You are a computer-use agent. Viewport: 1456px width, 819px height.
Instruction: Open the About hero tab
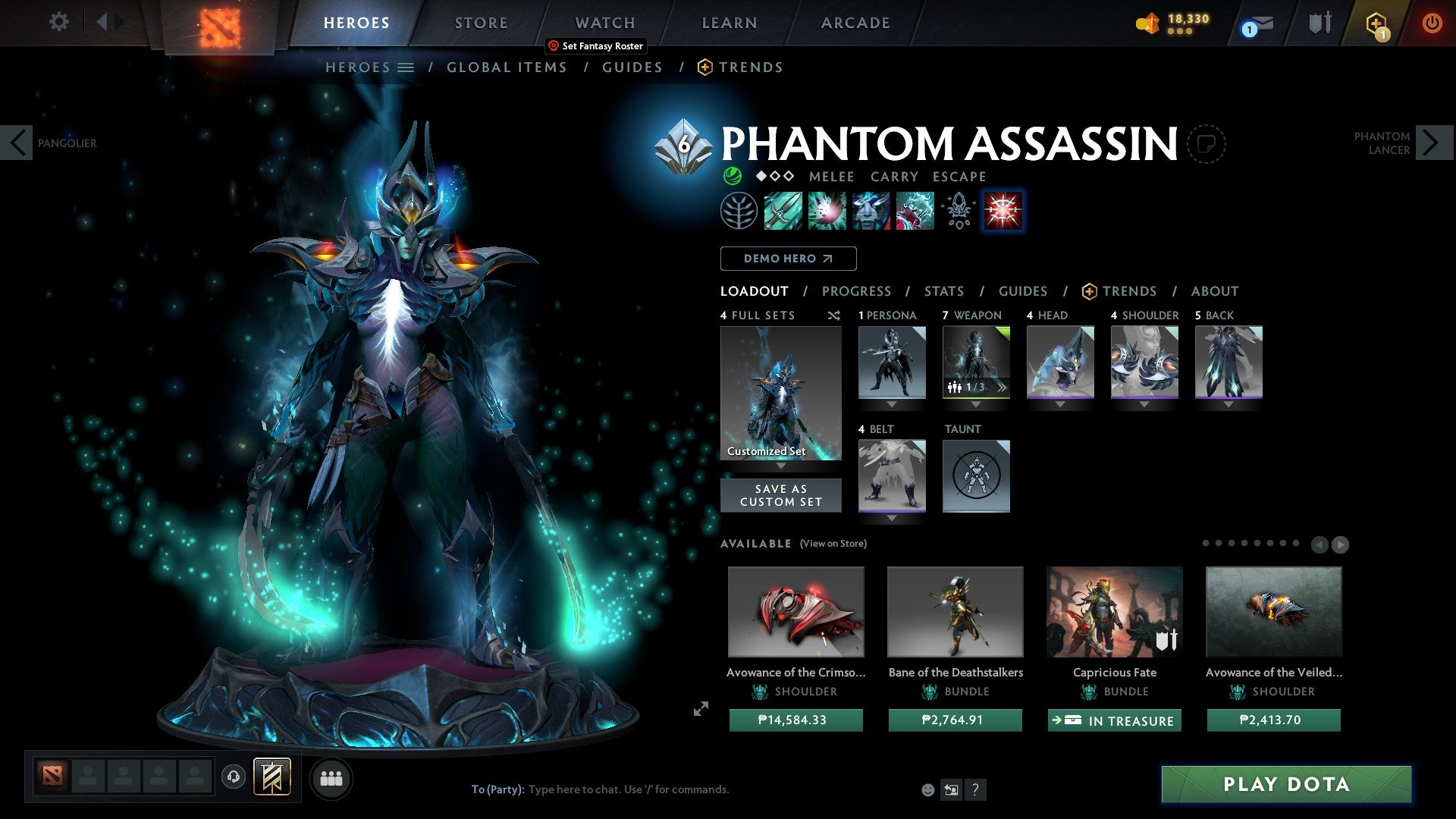[x=1215, y=291]
